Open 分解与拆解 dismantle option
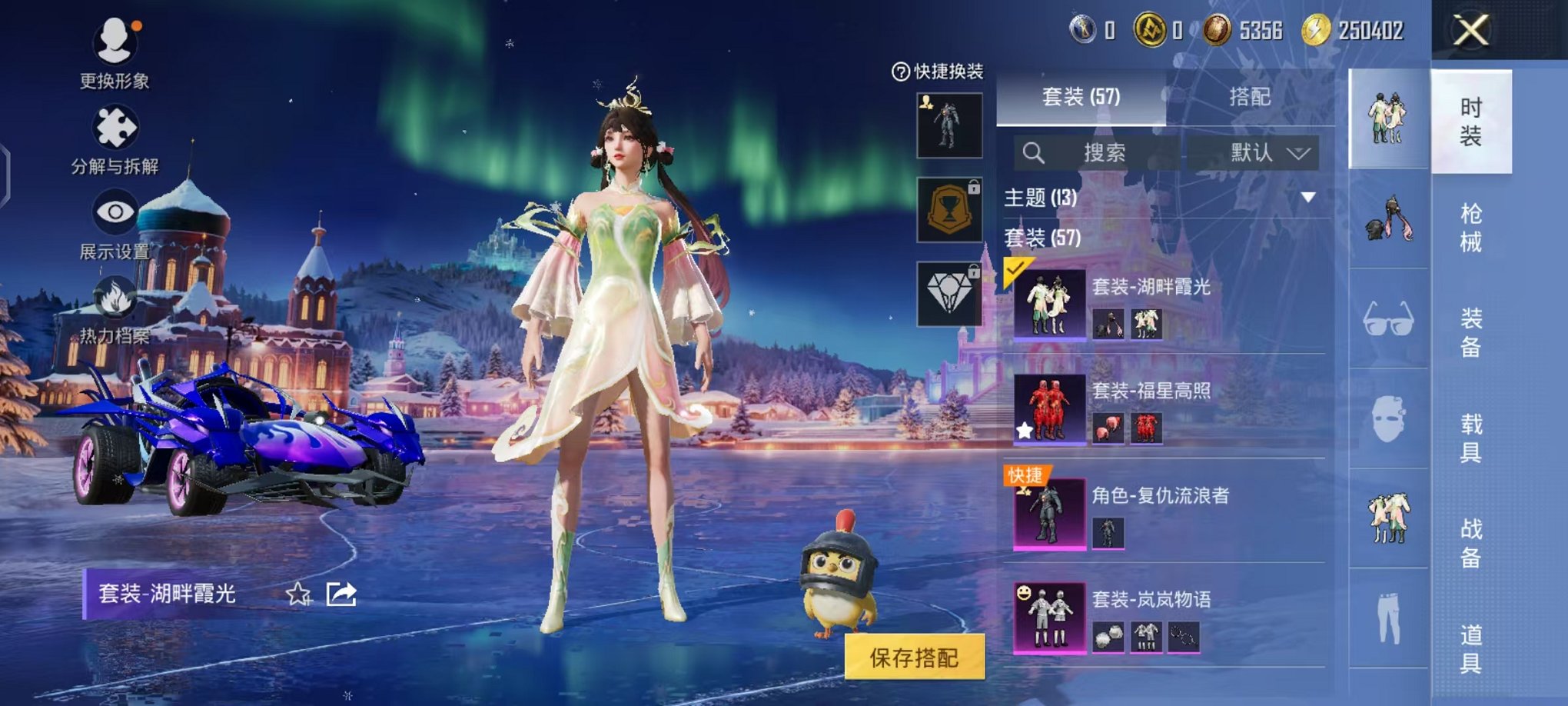1568x706 pixels. pos(115,138)
